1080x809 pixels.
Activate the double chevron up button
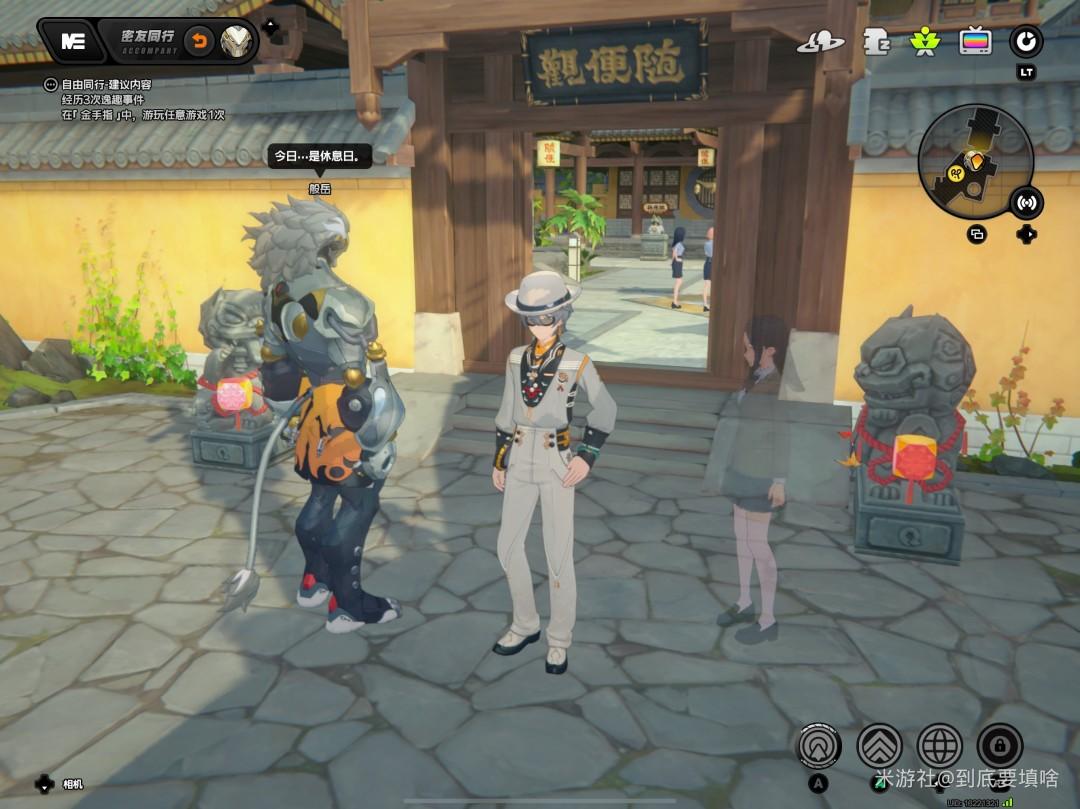[879, 745]
